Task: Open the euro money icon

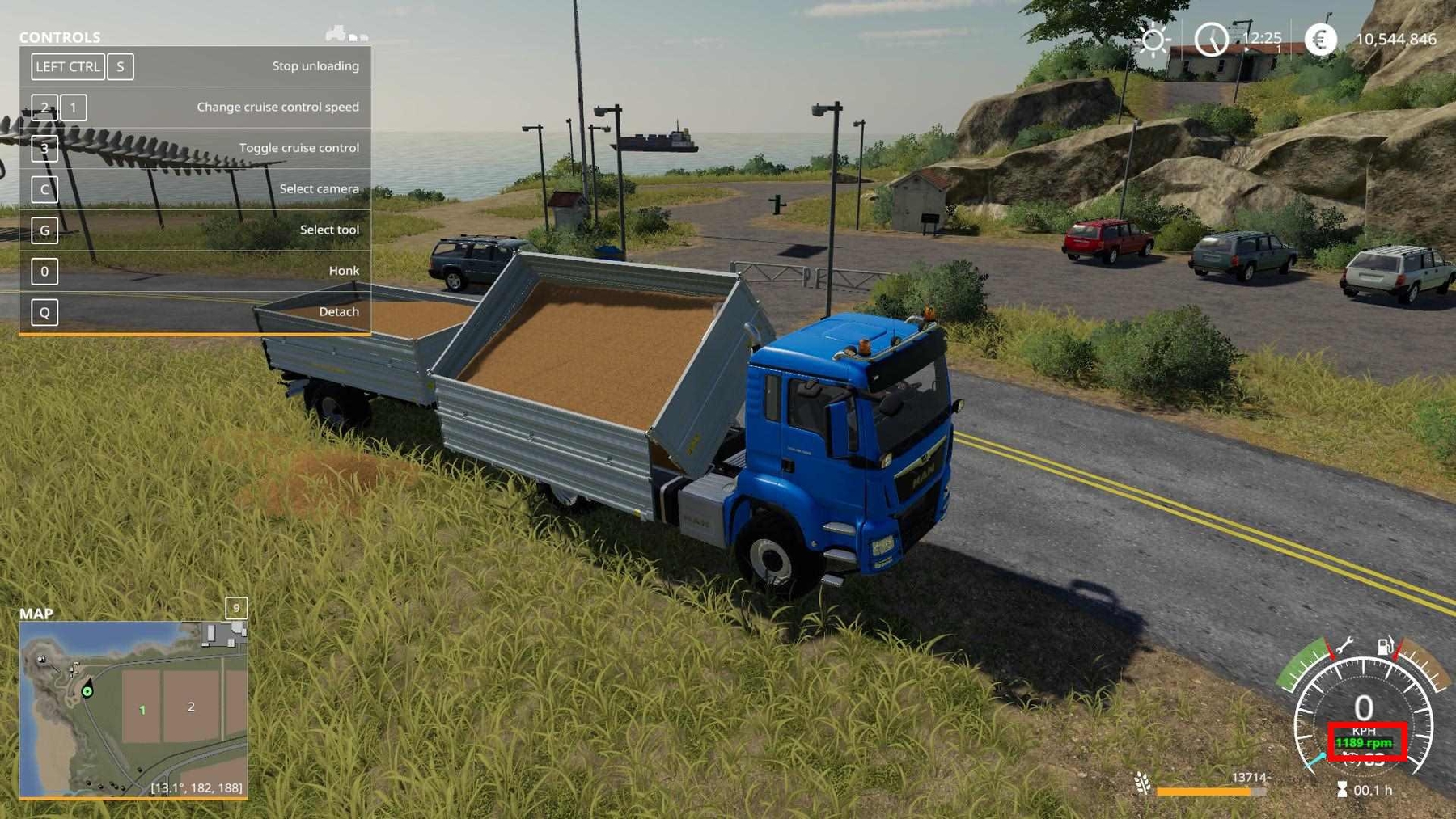Action: point(1320,39)
